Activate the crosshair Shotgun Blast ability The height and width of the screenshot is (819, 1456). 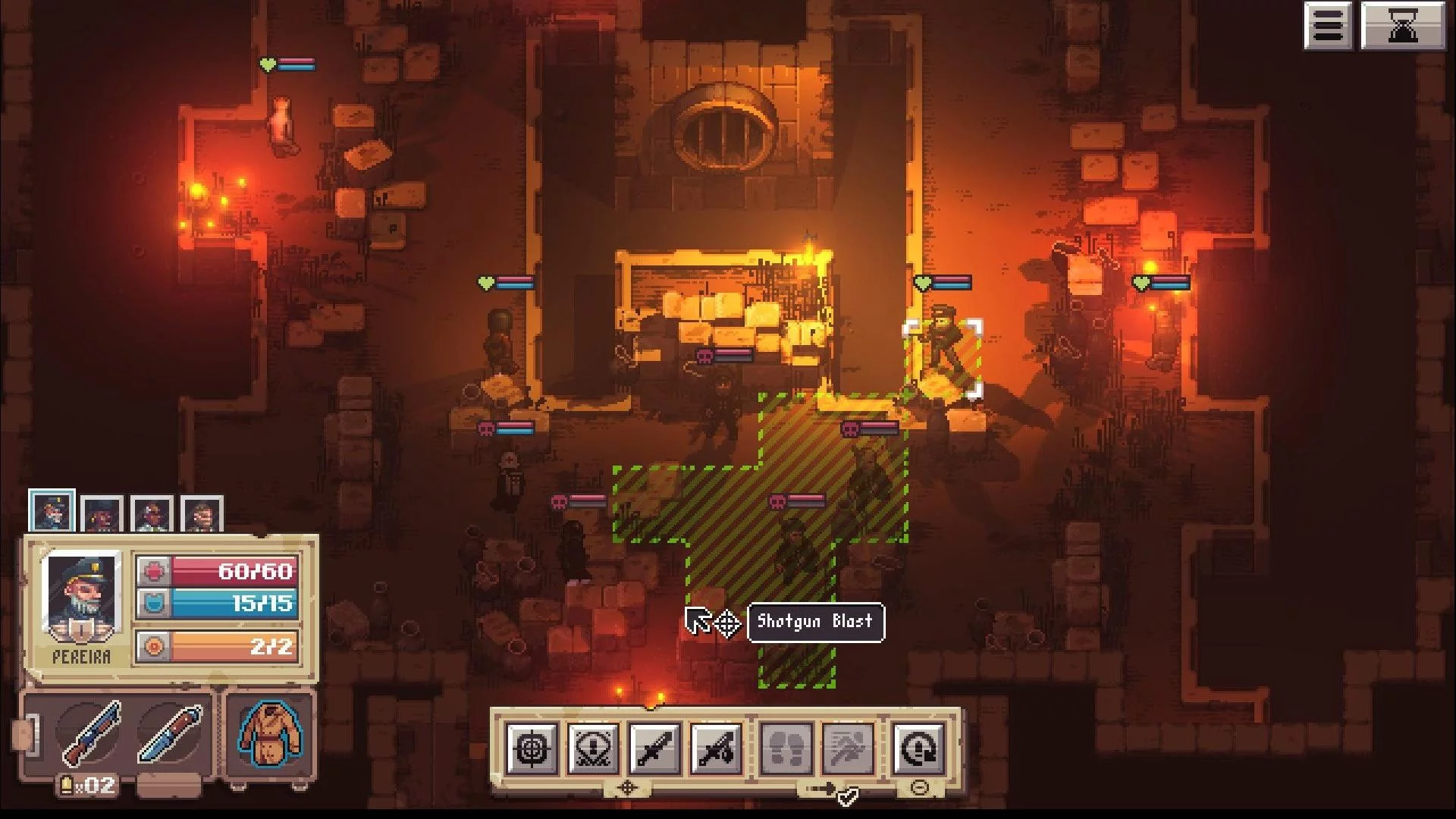tap(532, 749)
